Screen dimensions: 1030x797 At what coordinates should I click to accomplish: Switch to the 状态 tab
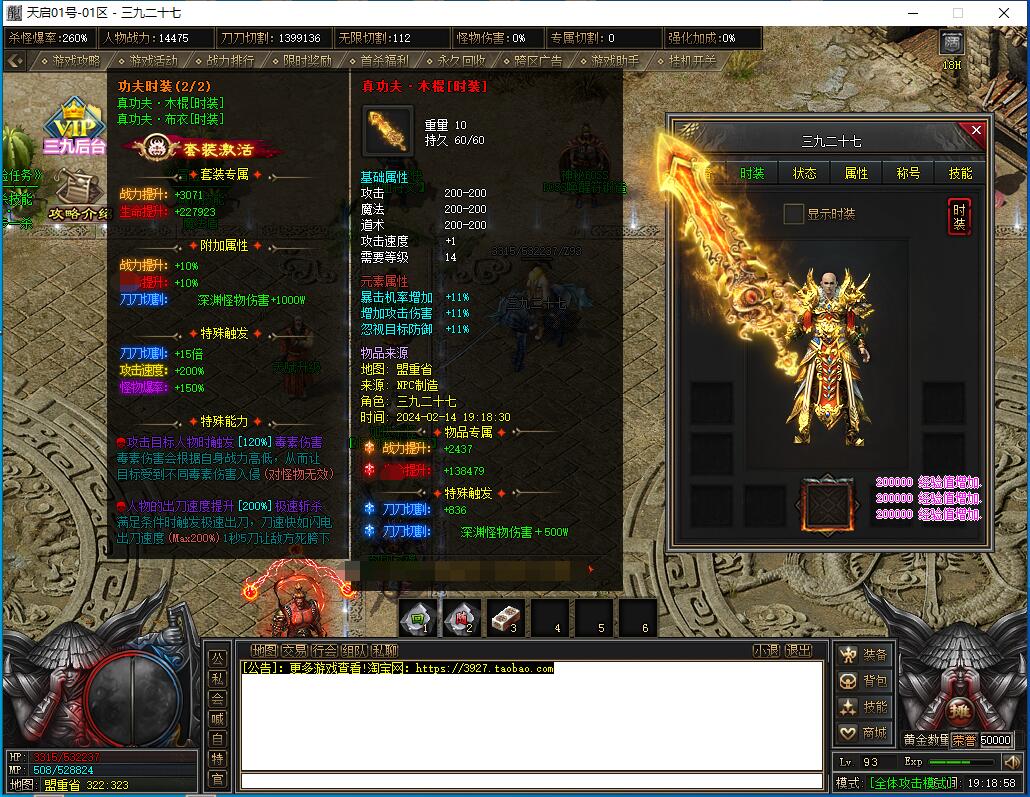(x=805, y=173)
